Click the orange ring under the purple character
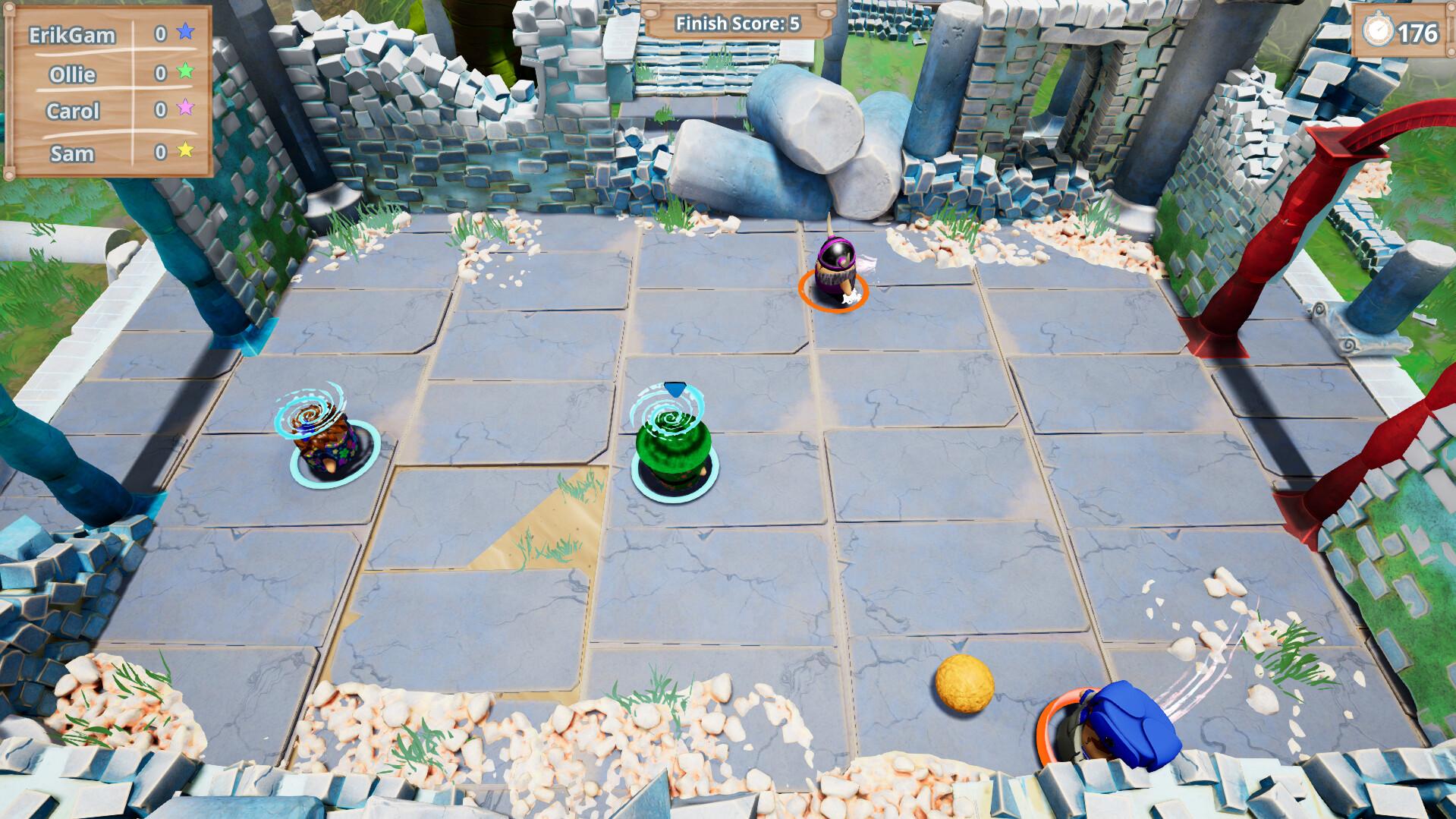This screenshot has width=1456, height=819. click(834, 292)
